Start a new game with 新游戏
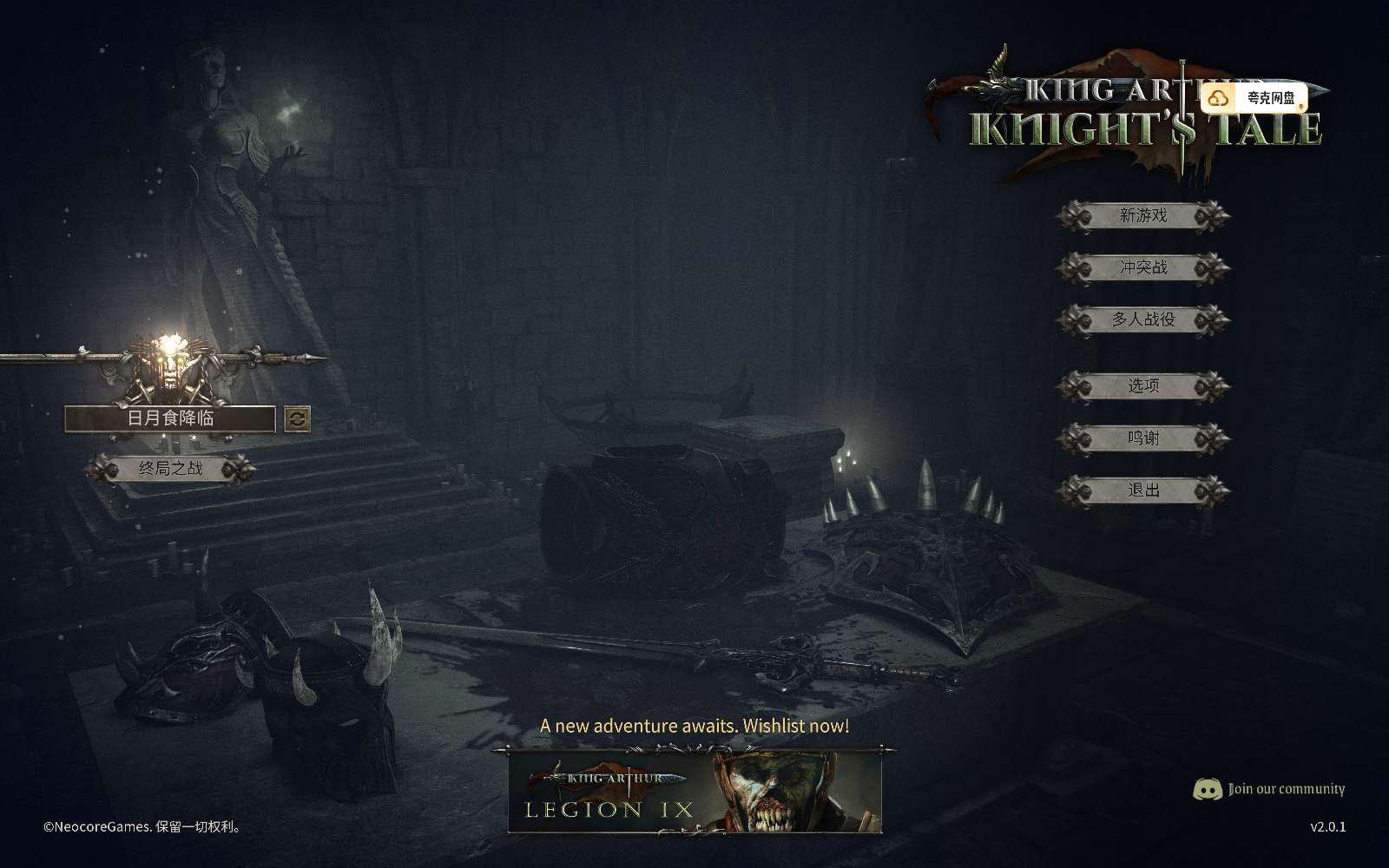 coord(1142,215)
